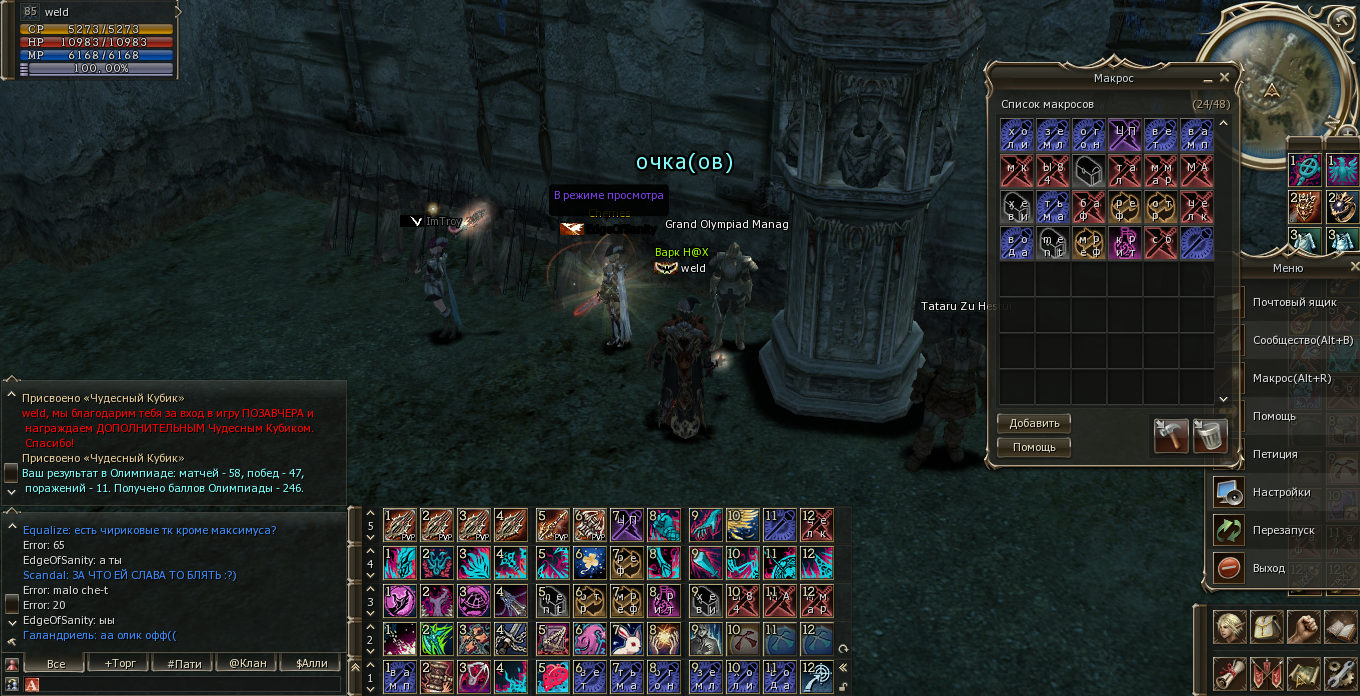This screenshot has width=1360, height=696.
Task: Select Выход to exit the game
Action: (1268, 568)
